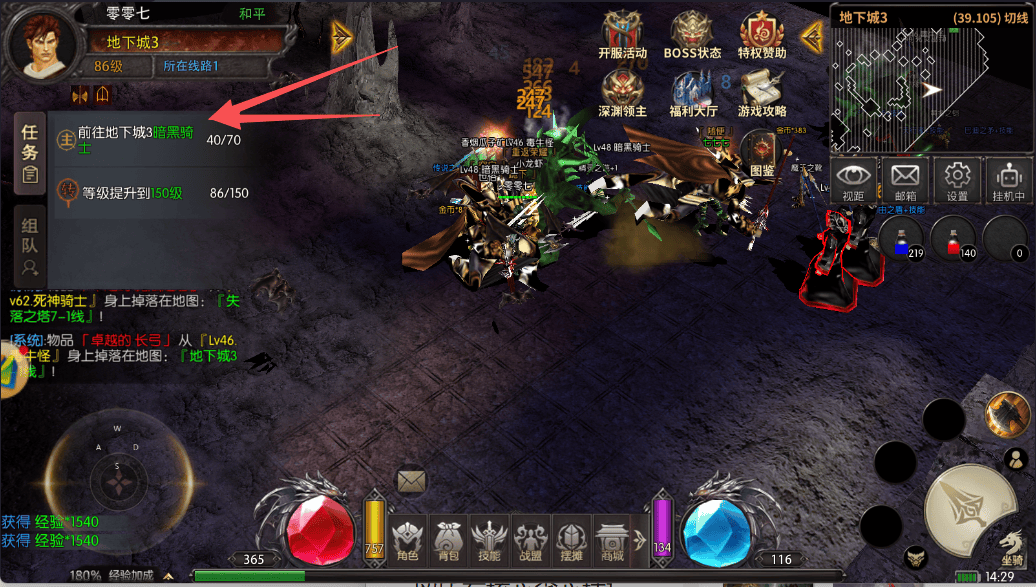Adjust view with the 视距 button
The image size is (1036, 587).
(853, 180)
